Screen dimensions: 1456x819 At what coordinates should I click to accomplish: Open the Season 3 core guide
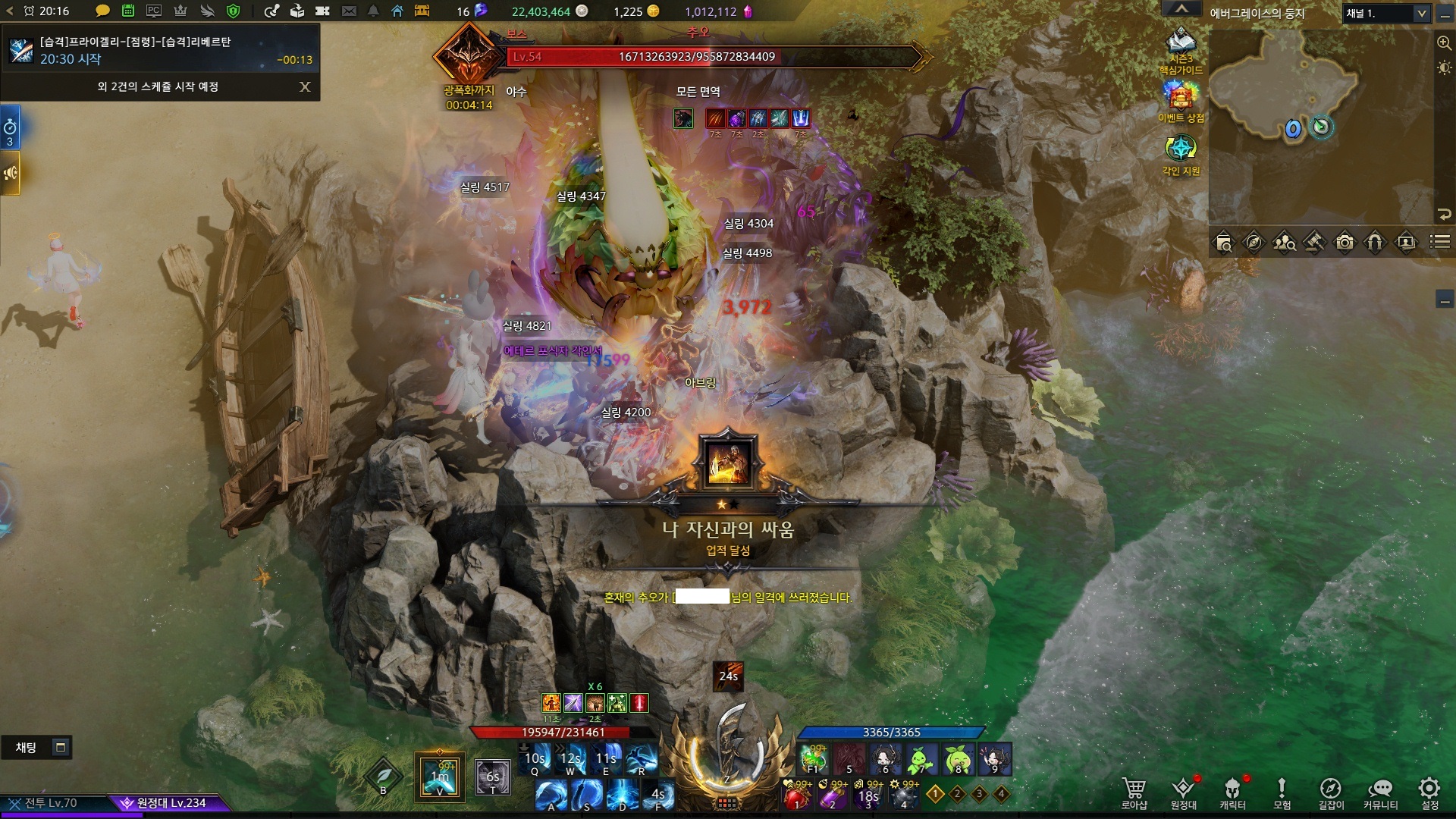coord(1181,50)
